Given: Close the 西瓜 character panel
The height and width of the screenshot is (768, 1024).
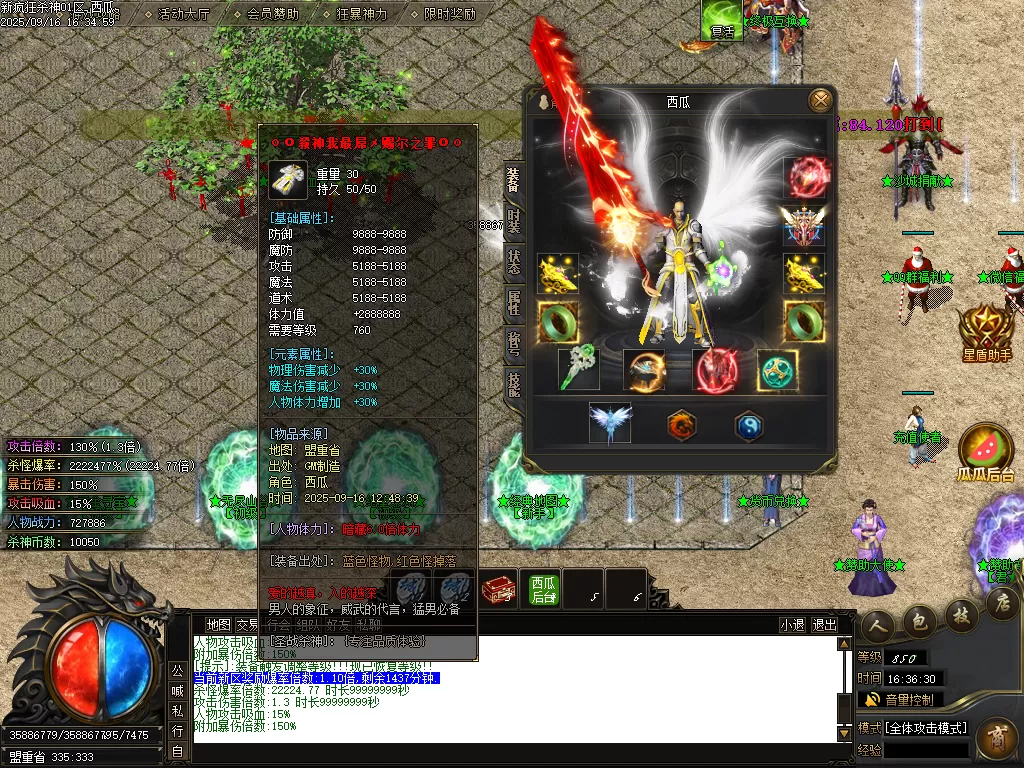Looking at the screenshot, I should tap(820, 100).
